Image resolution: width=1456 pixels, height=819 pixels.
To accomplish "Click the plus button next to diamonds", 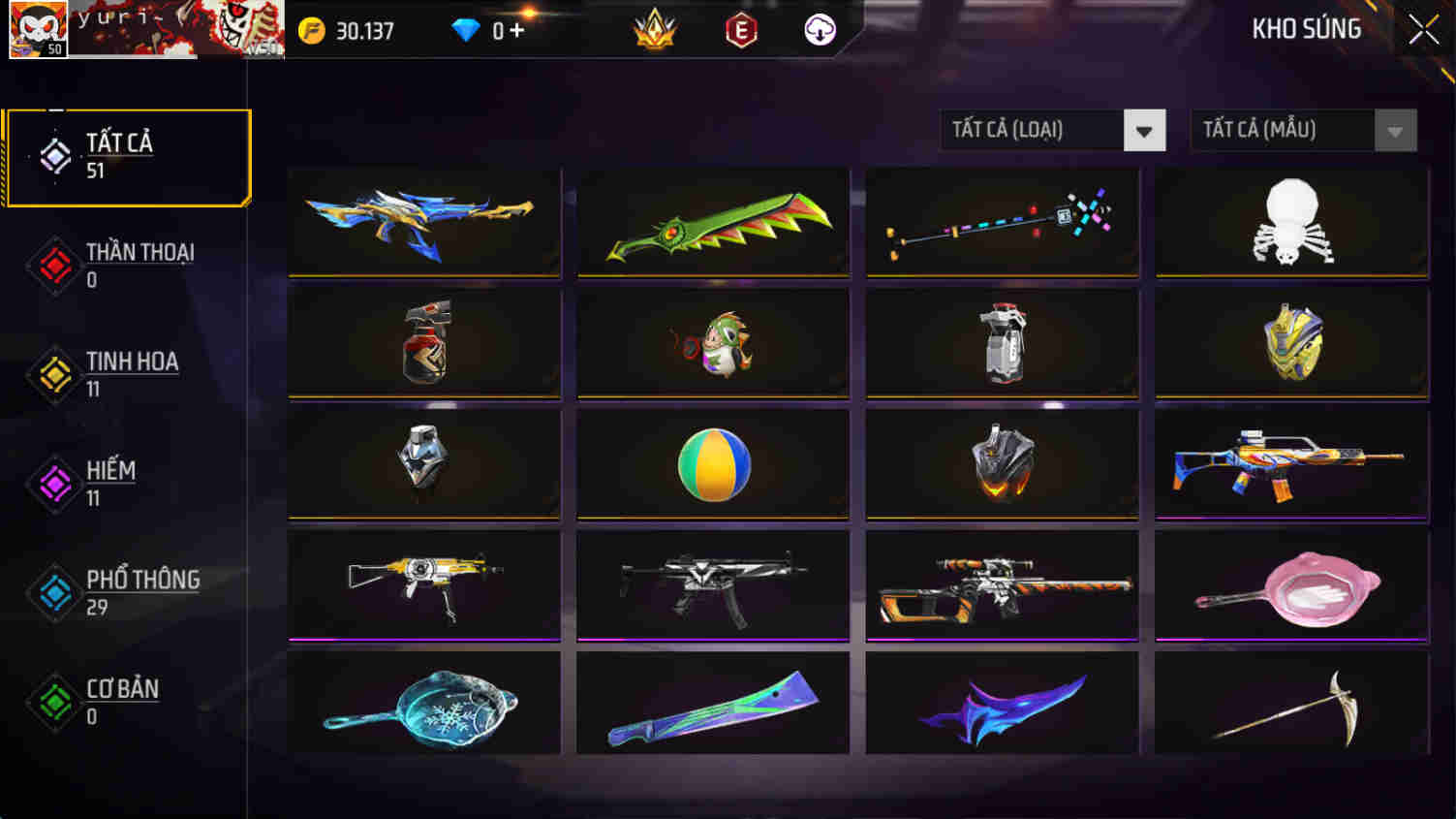I will (x=519, y=29).
